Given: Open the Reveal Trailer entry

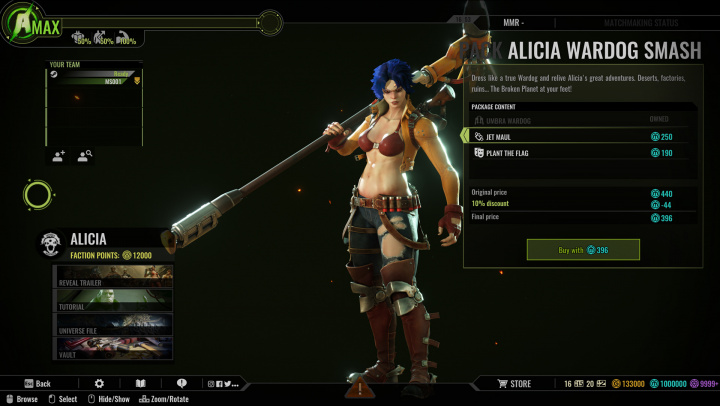Looking at the screenshot, I should [112, 276].
